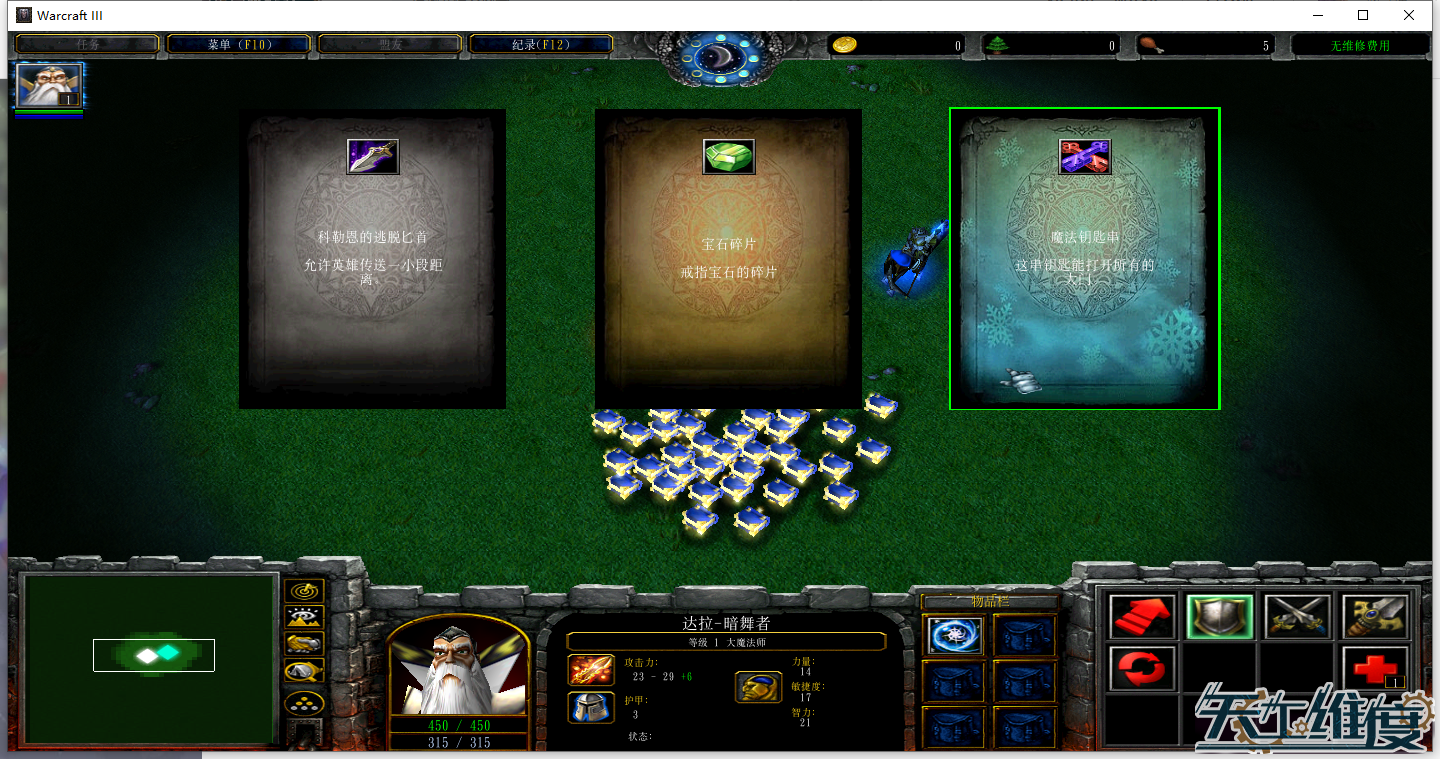
Task: Click the minimap
Action: point(151,660)
